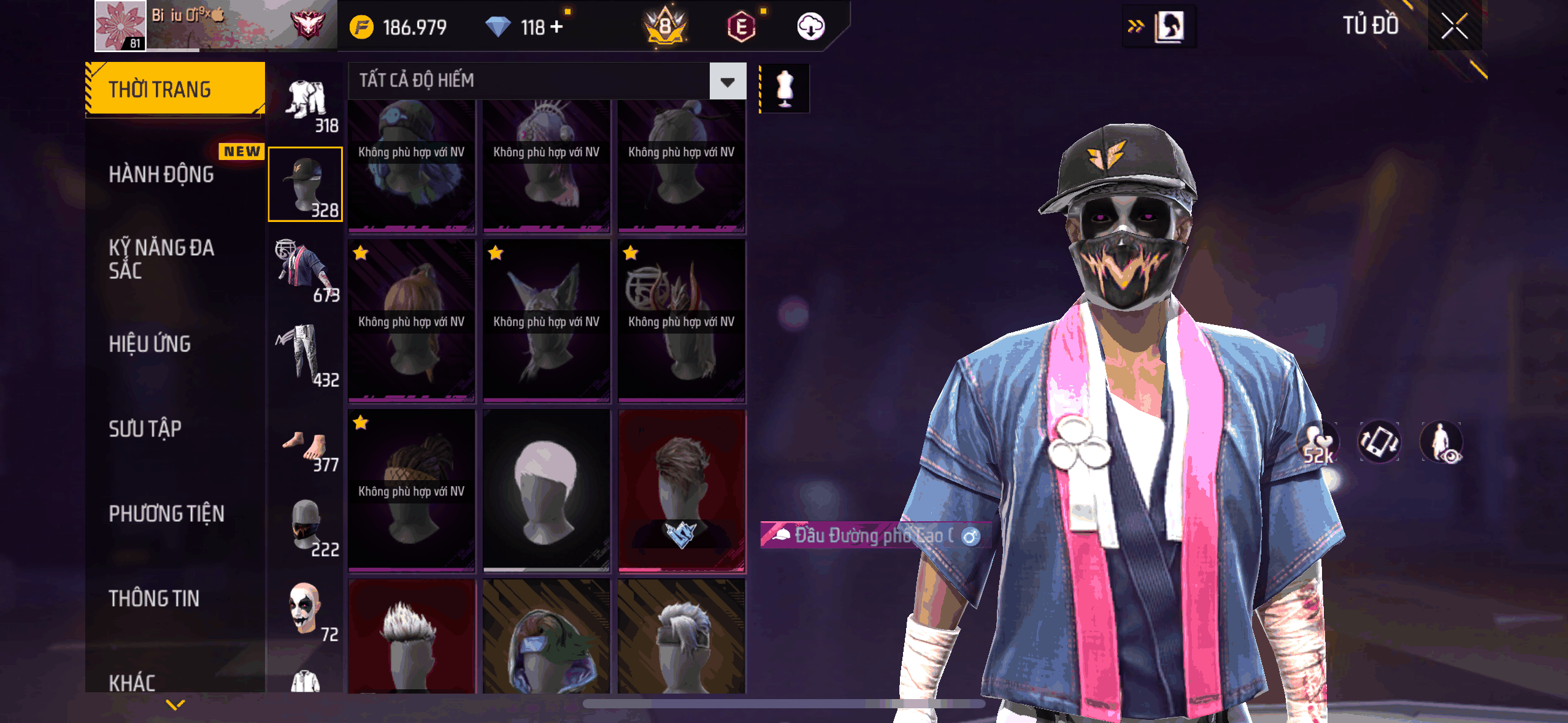Choose the jacket tops category icon
This screenshot has height=723, width=1568.
(x=306, y=271)
